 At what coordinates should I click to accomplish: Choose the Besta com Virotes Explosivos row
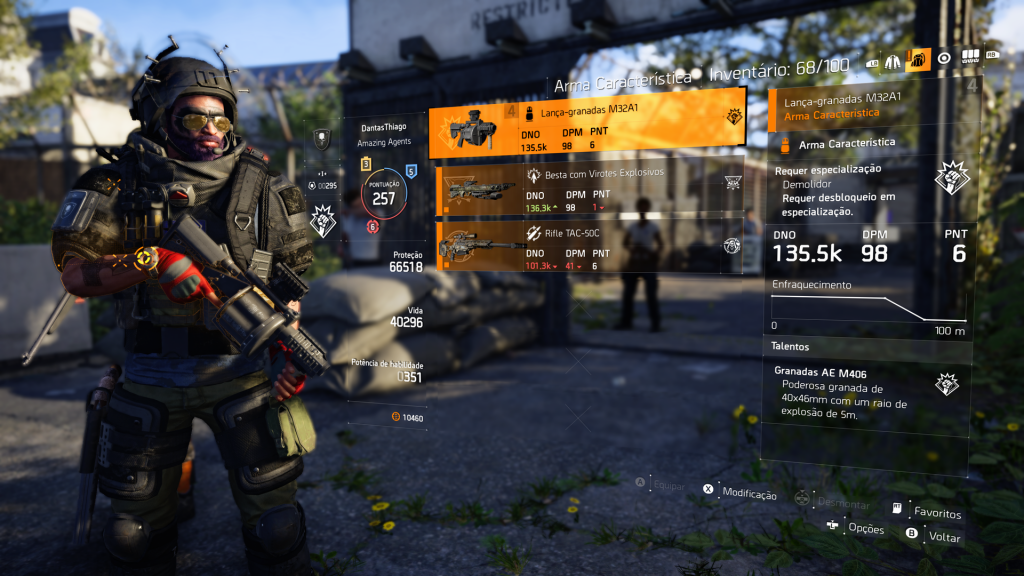(590, 188)
